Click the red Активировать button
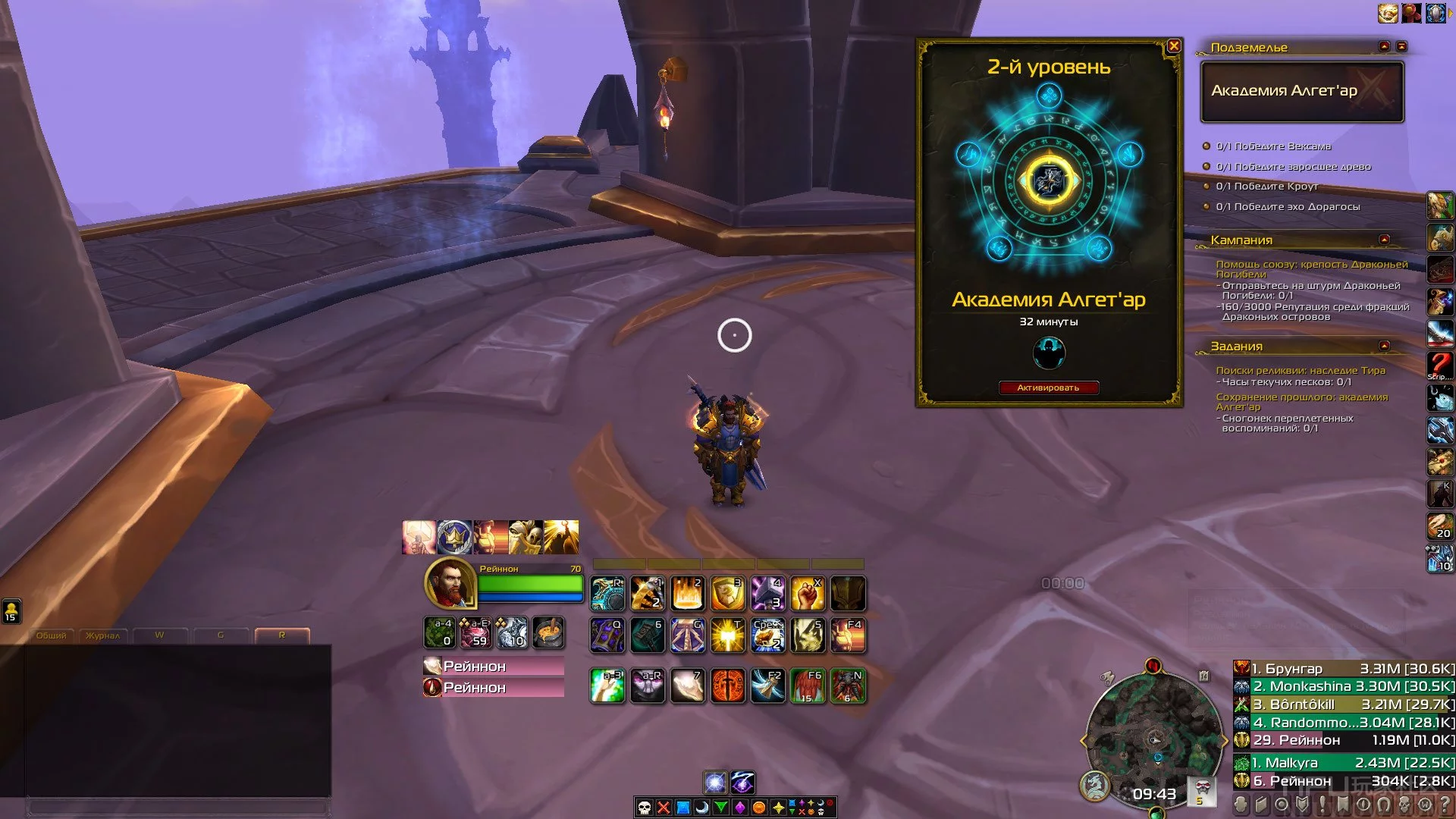The image size is (1456, 819). (x=1048, y=388)
